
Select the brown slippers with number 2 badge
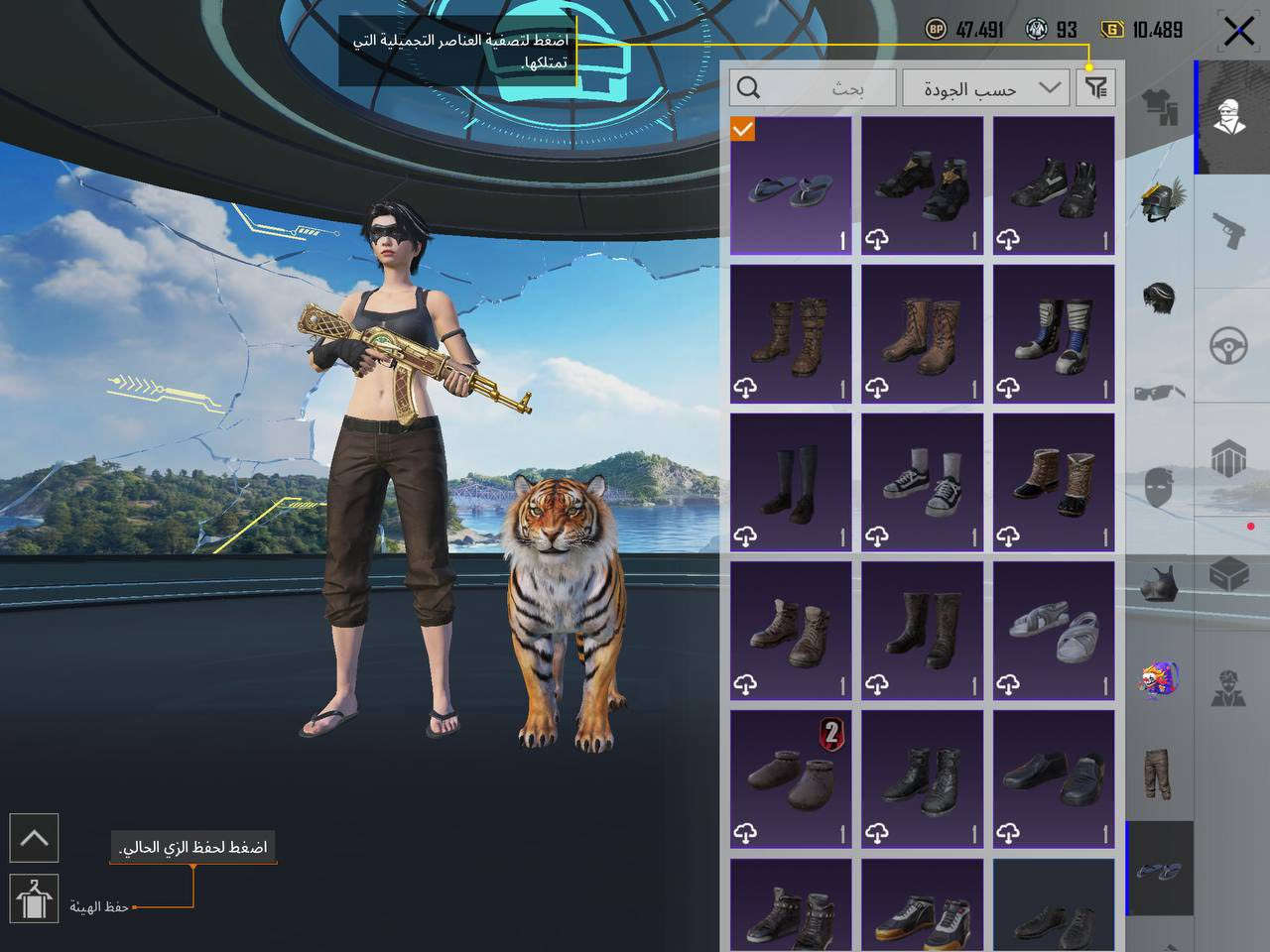point(791,779)
